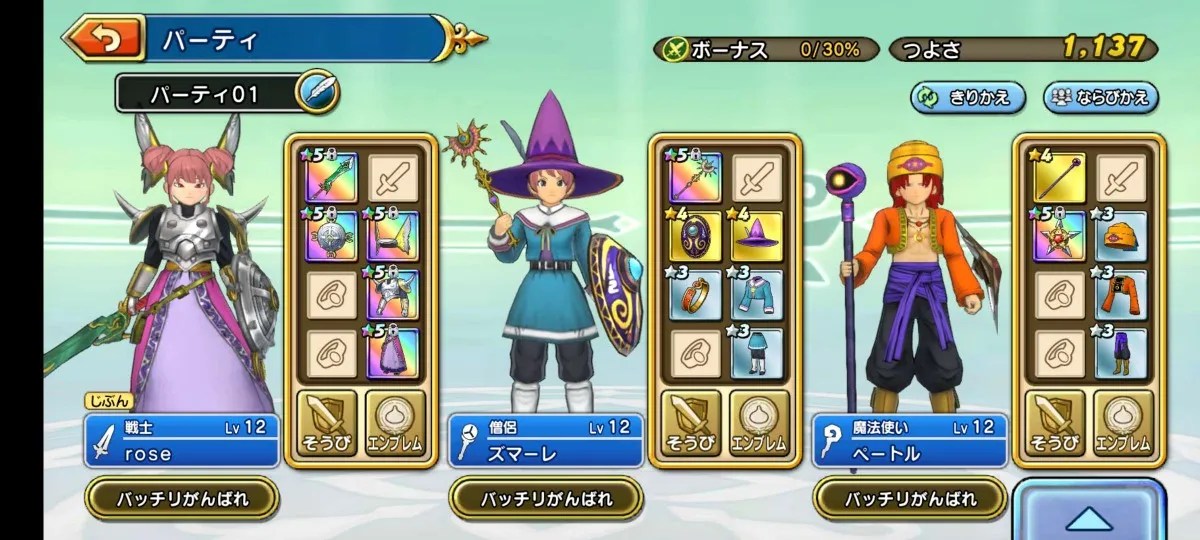
Task: Select ズマーレ's purple witch hat slot
Action: click(x=757, y=236)
